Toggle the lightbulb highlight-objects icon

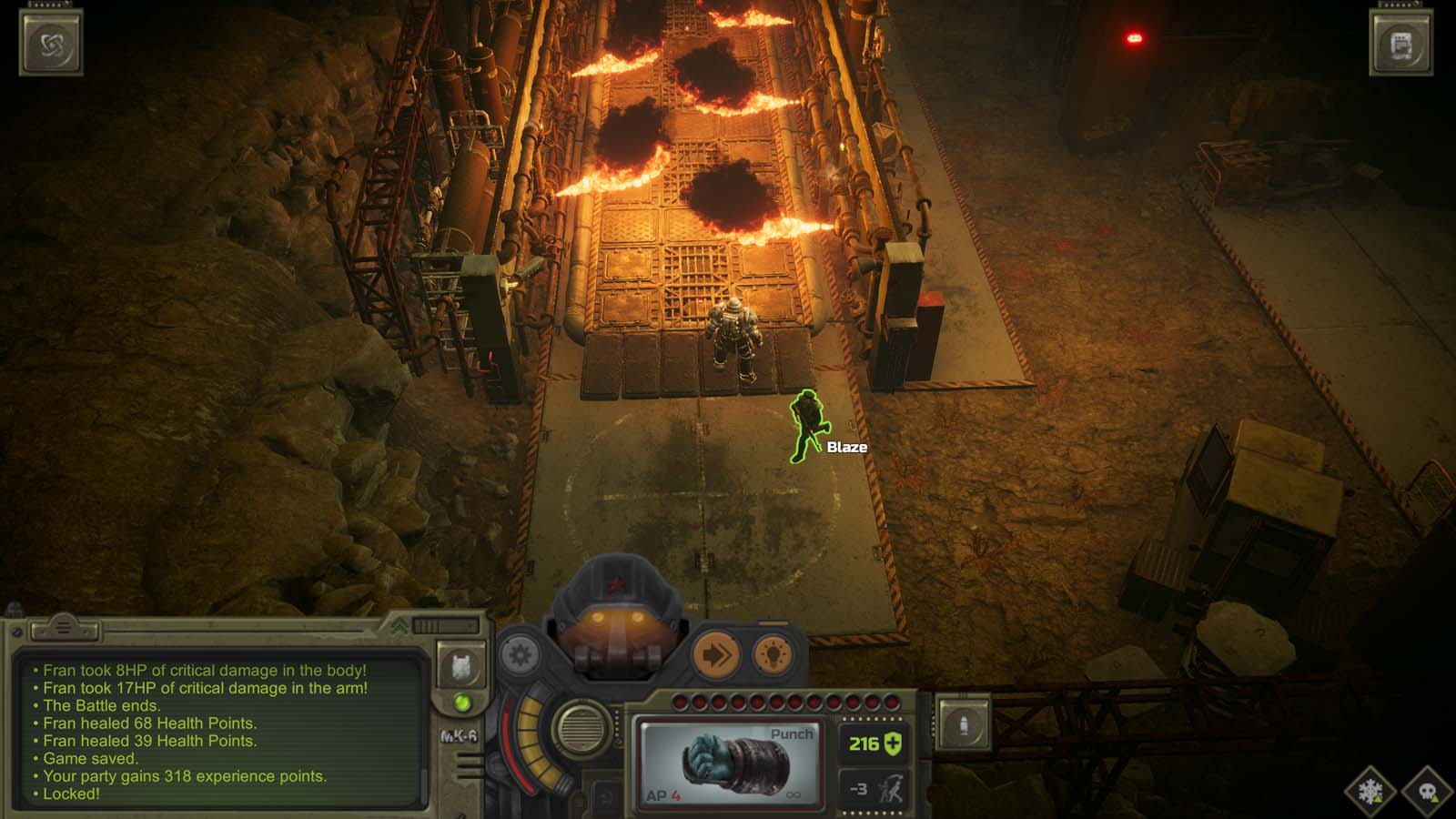pos(772,655)
